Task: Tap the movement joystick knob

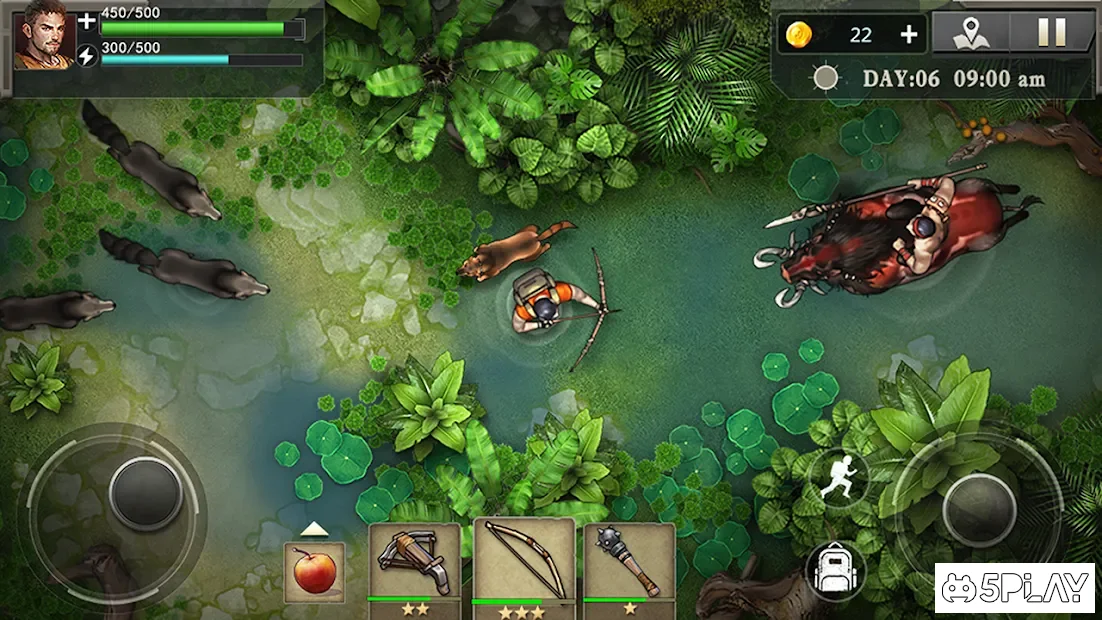Action: coord(146,493)
